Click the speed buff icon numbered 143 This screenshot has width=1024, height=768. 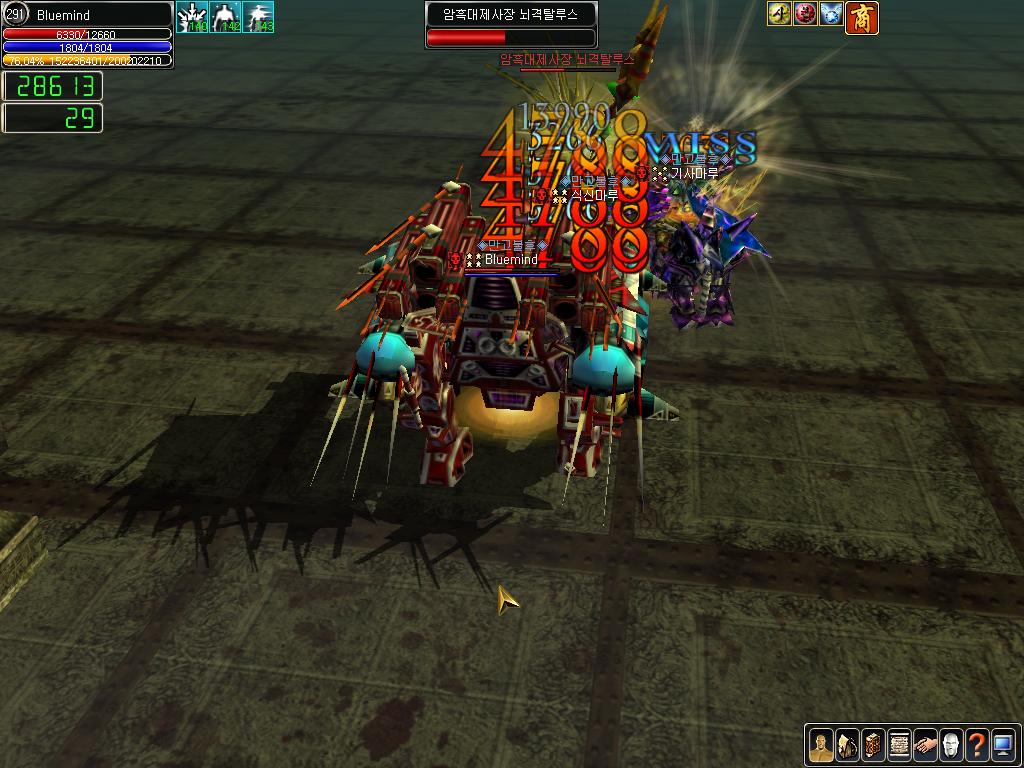pyautogui.click(x=259, y=17)
